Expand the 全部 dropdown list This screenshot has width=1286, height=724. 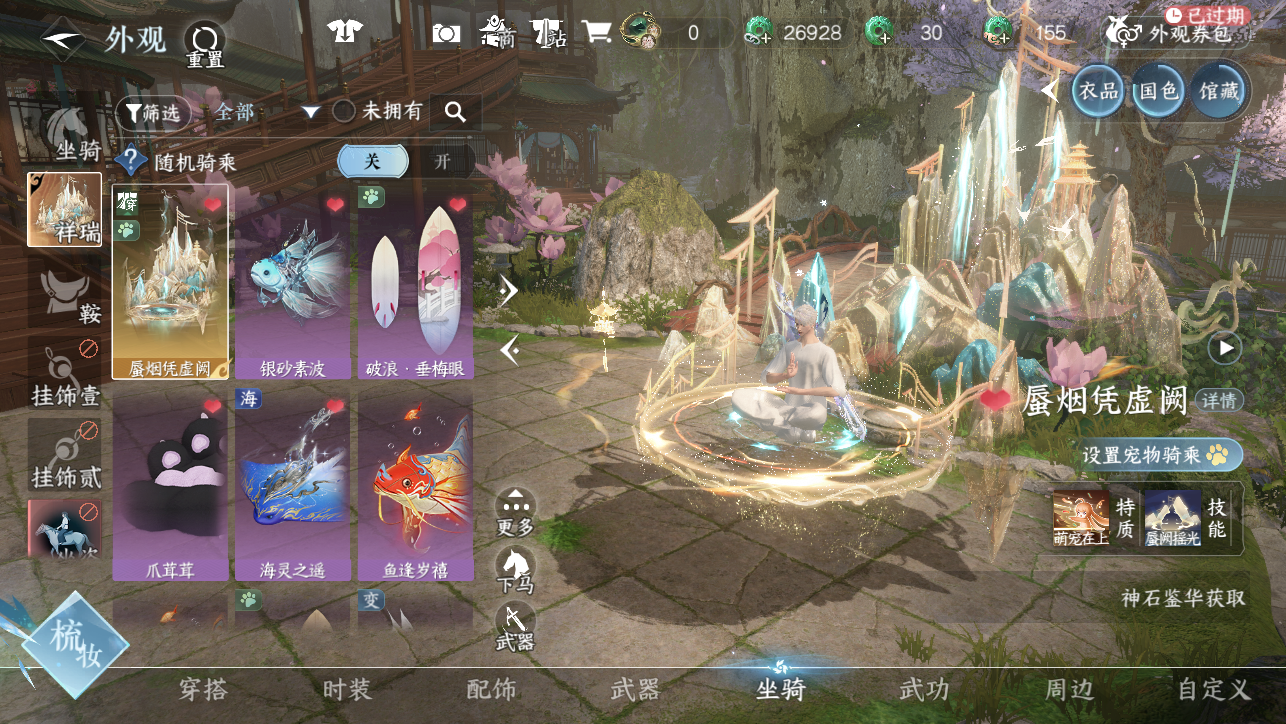[x=310, y=112]
